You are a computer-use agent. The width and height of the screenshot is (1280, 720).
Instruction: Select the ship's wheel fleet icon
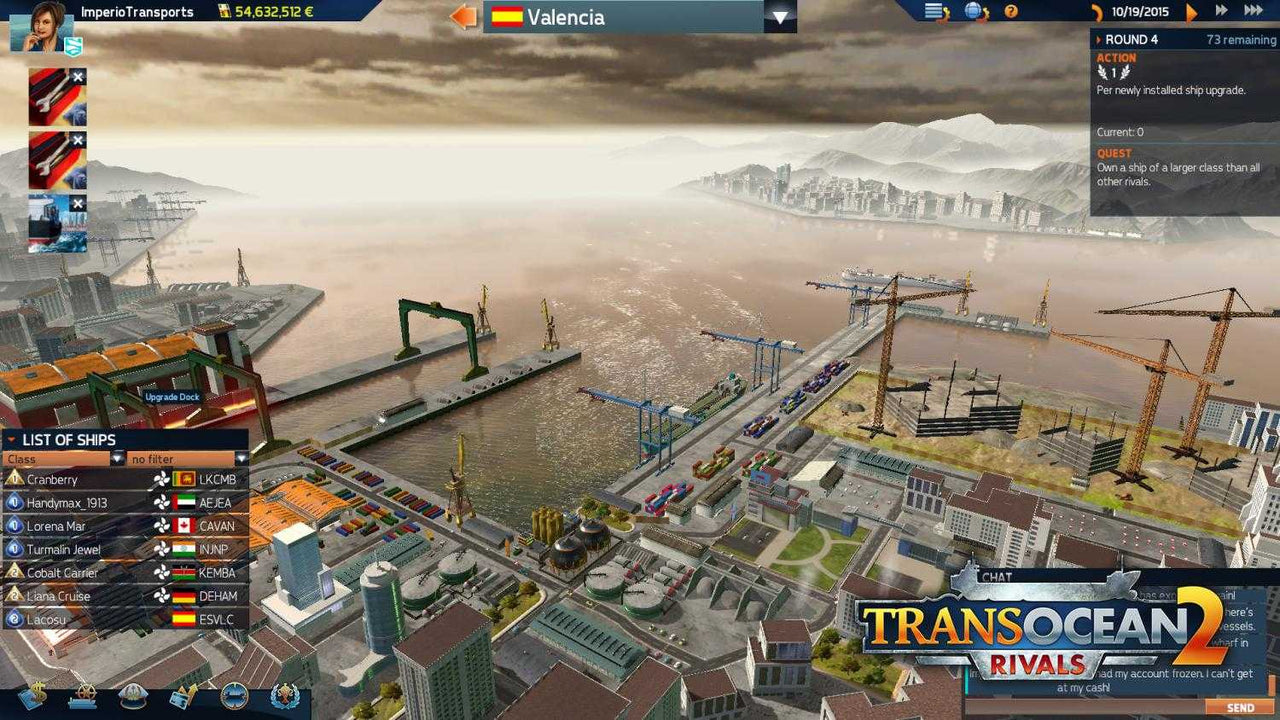point(85,695)
